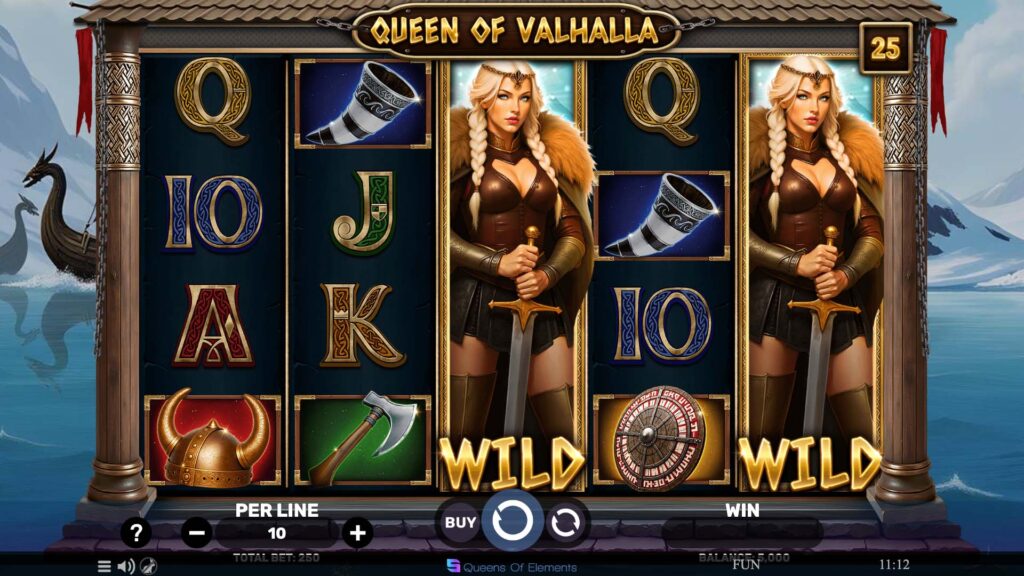Click the BUY bonus button
The height and width of the screenshot is (576, 1024).
tap(460, 521)
